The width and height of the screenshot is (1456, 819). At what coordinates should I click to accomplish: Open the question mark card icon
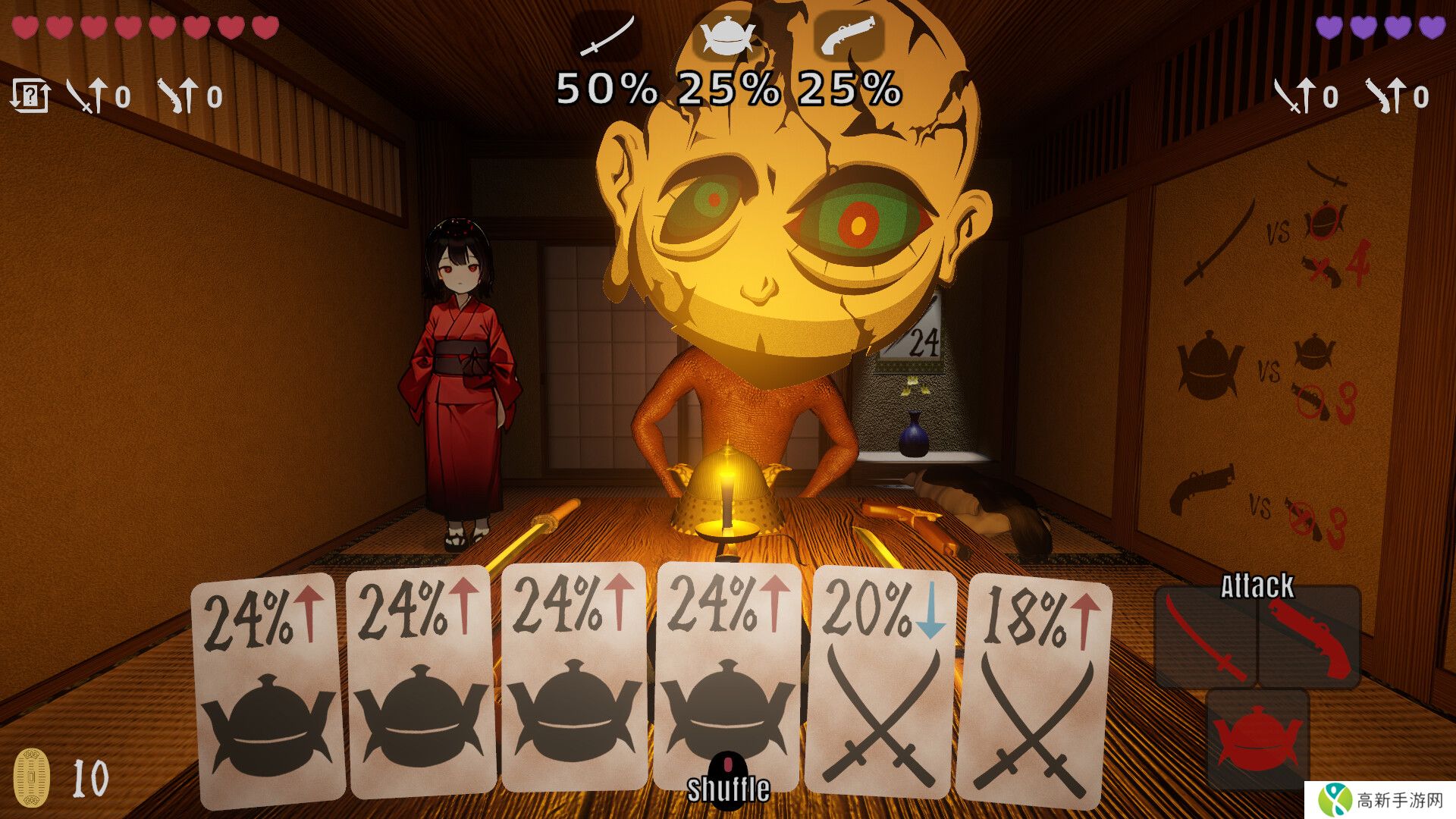(30, 96)
